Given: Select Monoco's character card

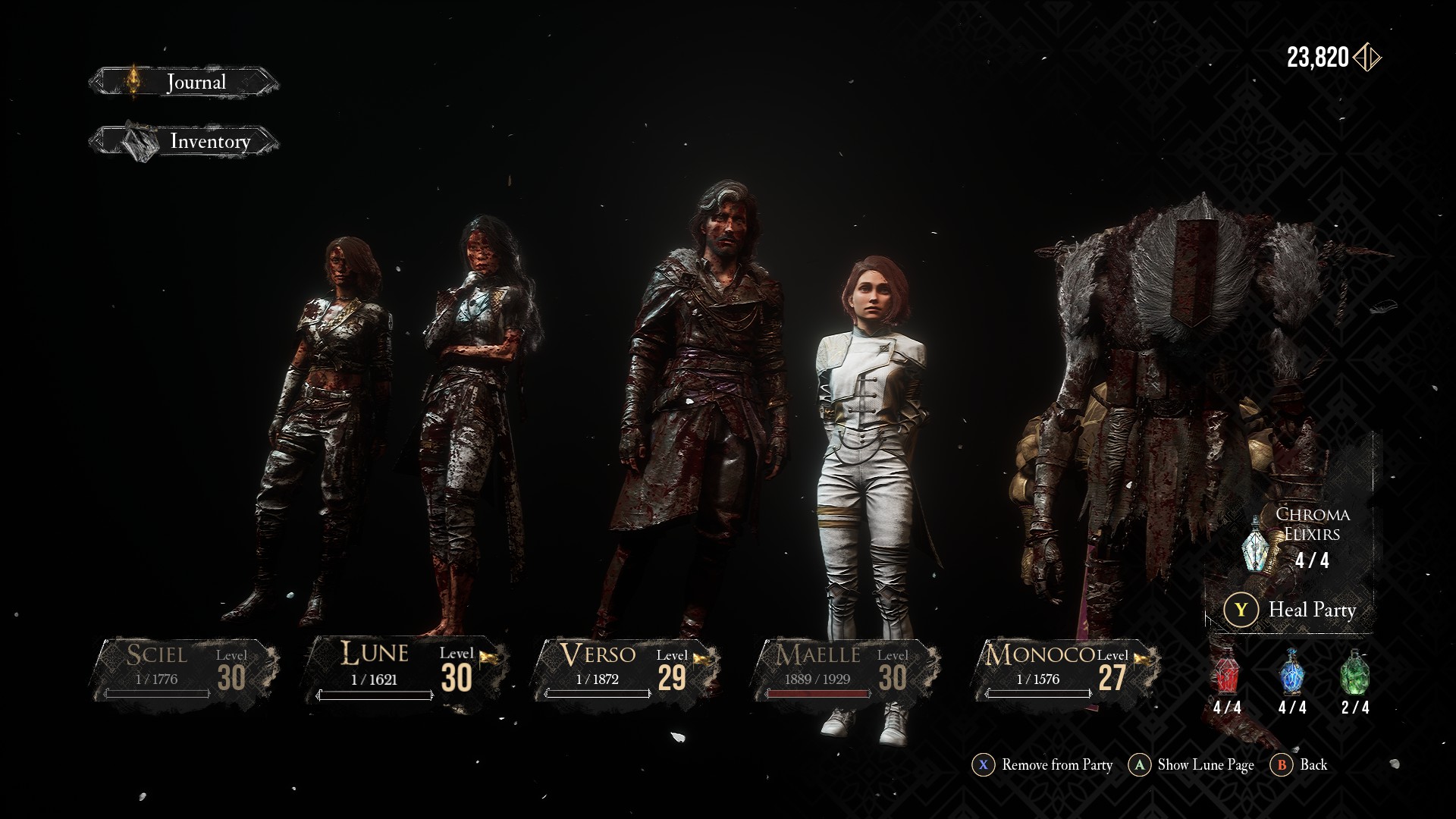Looking at the screenshot, I should pyautogui.click(x=1065, y=669).
